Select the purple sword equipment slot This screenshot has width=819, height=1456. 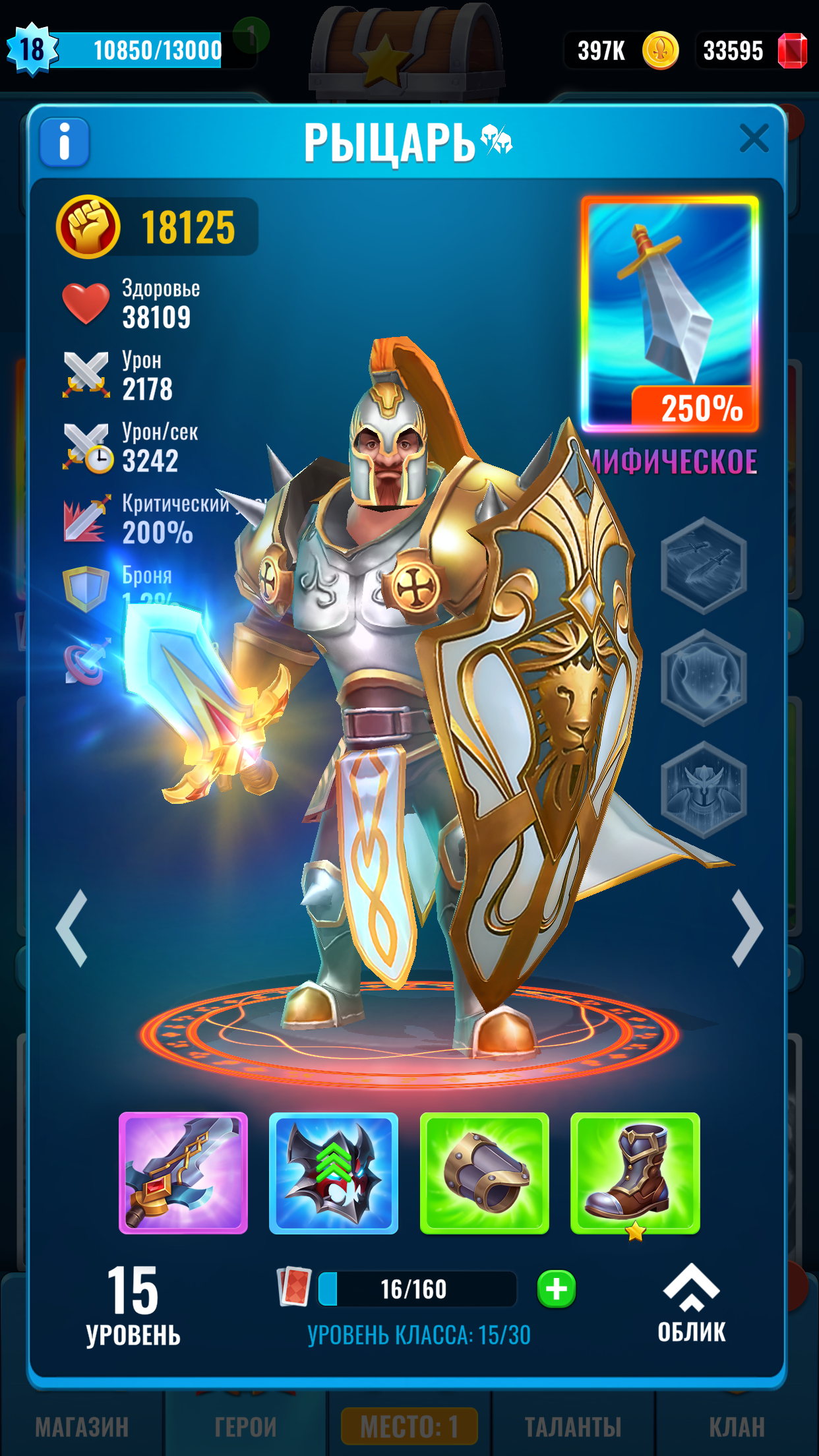(x=183, y=1173)
